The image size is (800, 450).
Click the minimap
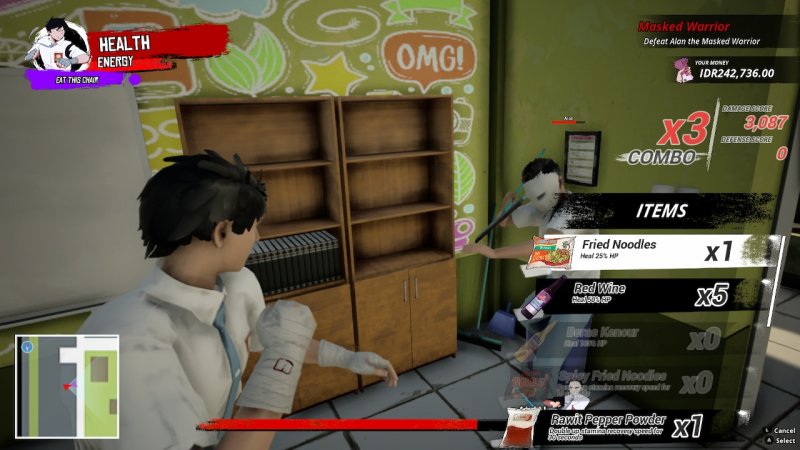point(67,385)
